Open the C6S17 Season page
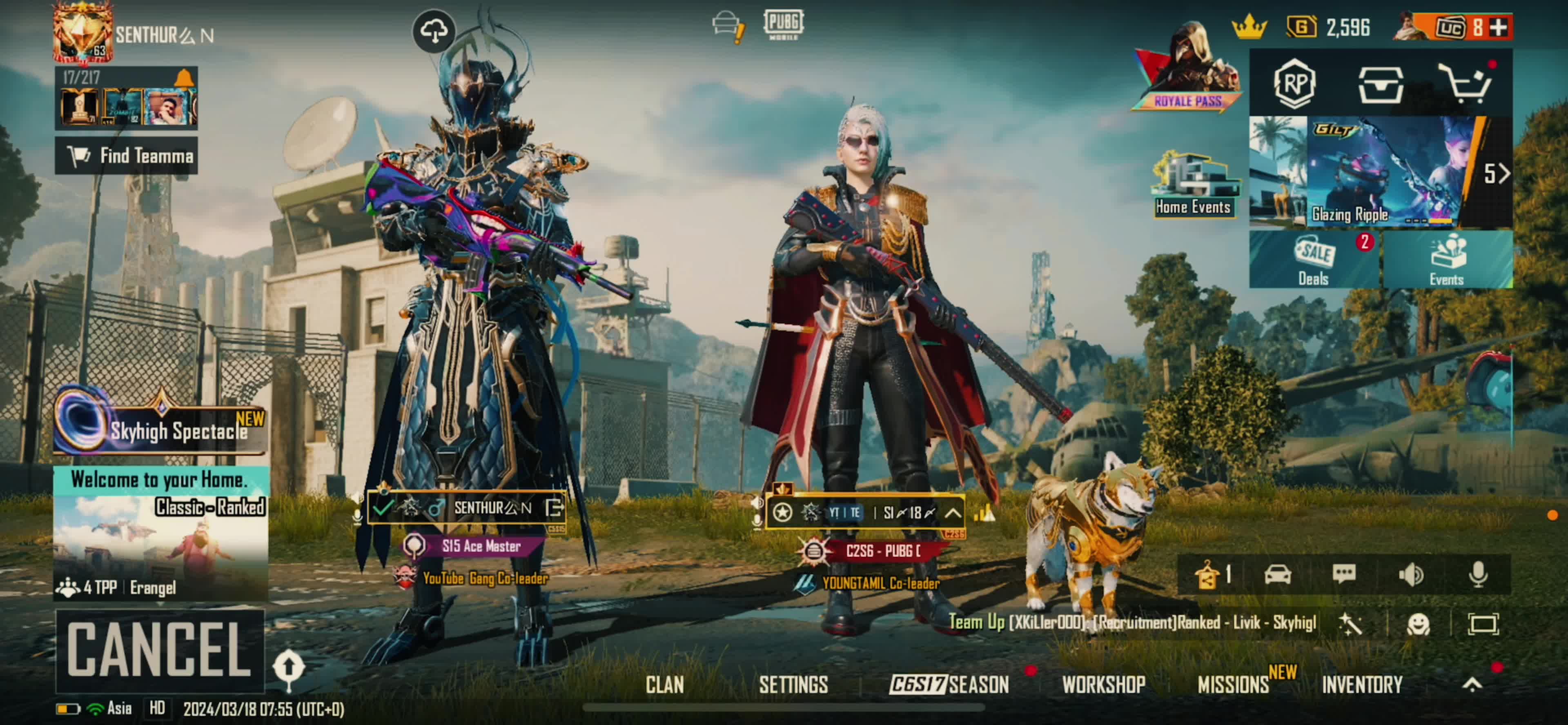This screenshot has width=1568, height=725. click(948, 685)
